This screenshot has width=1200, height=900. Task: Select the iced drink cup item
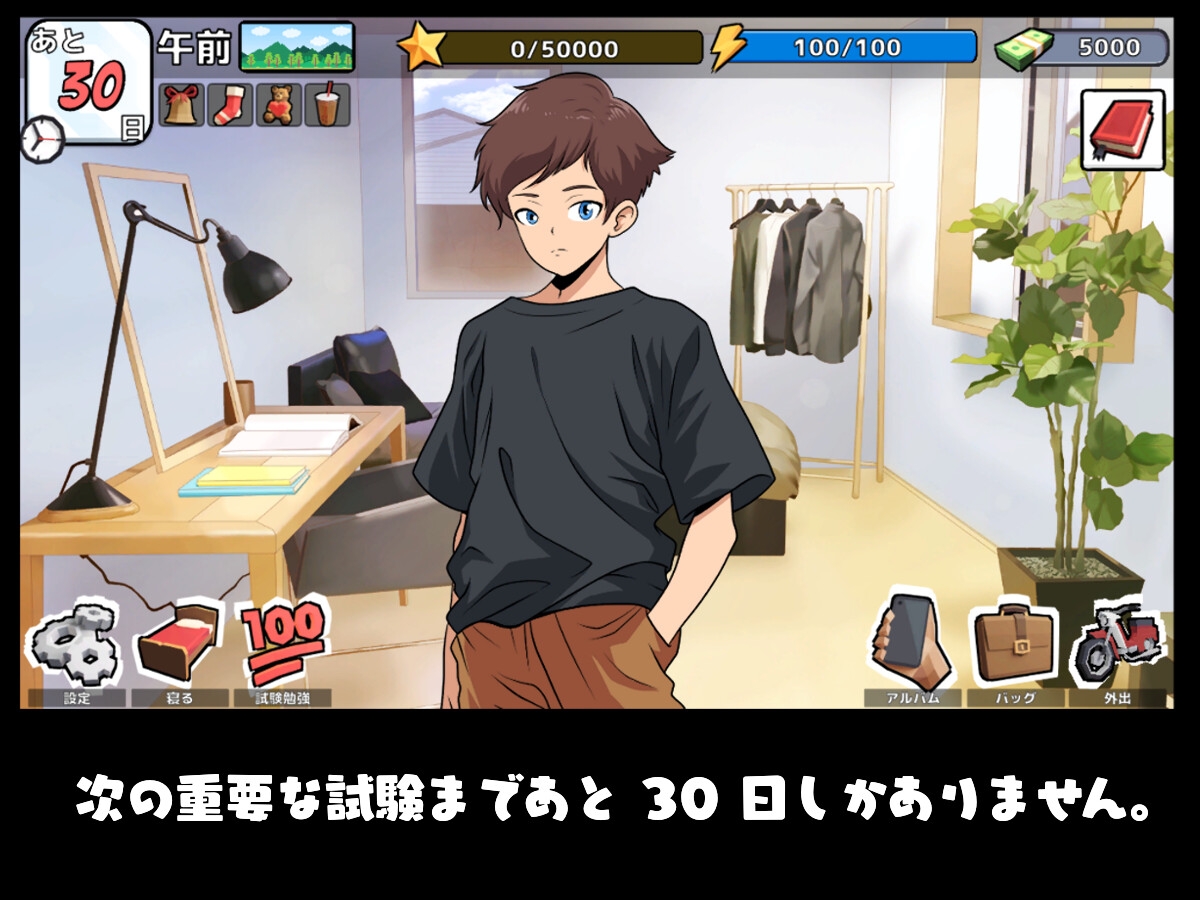(327, 105)
